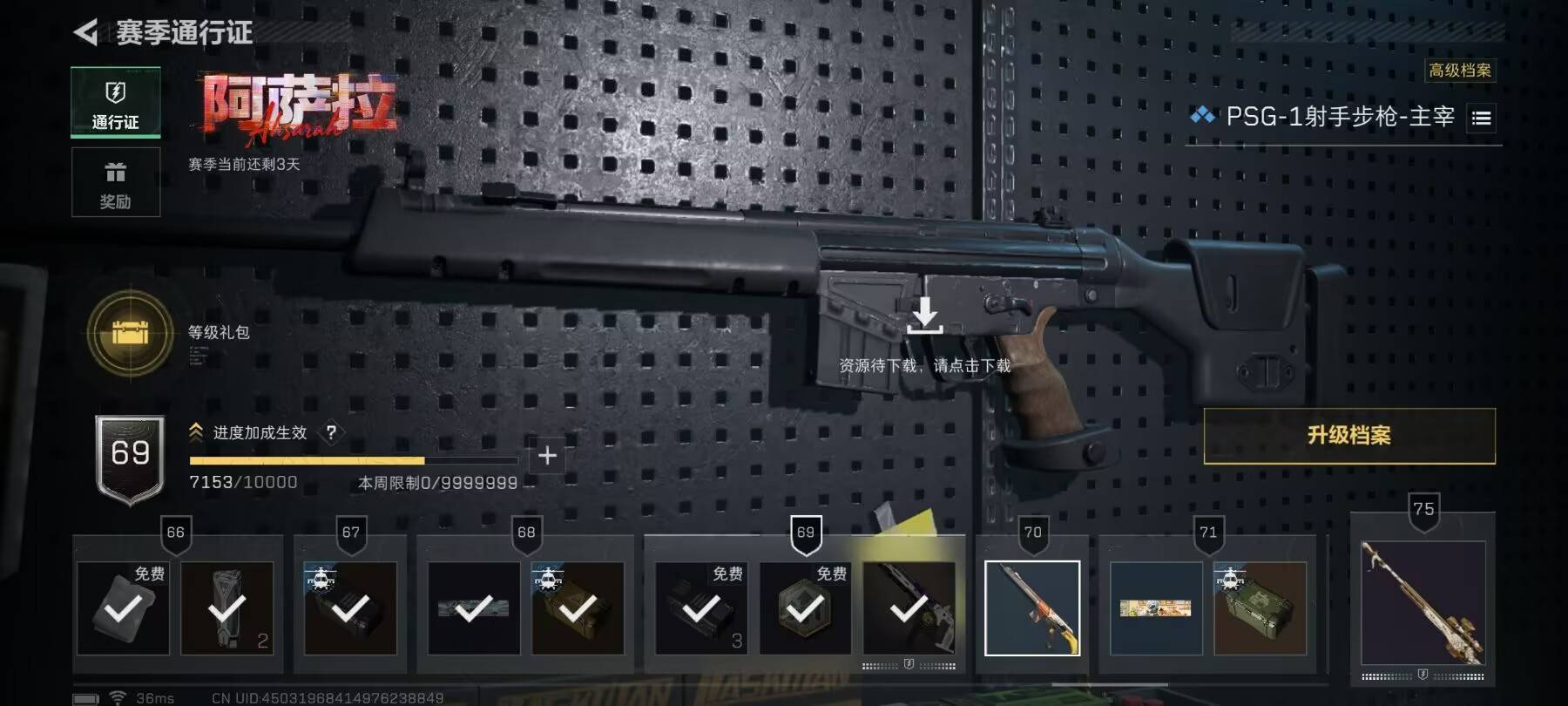Click the 升级档案 upgrade button
The height and width of the screenshot is (706, 1568).
(1348, 435)
